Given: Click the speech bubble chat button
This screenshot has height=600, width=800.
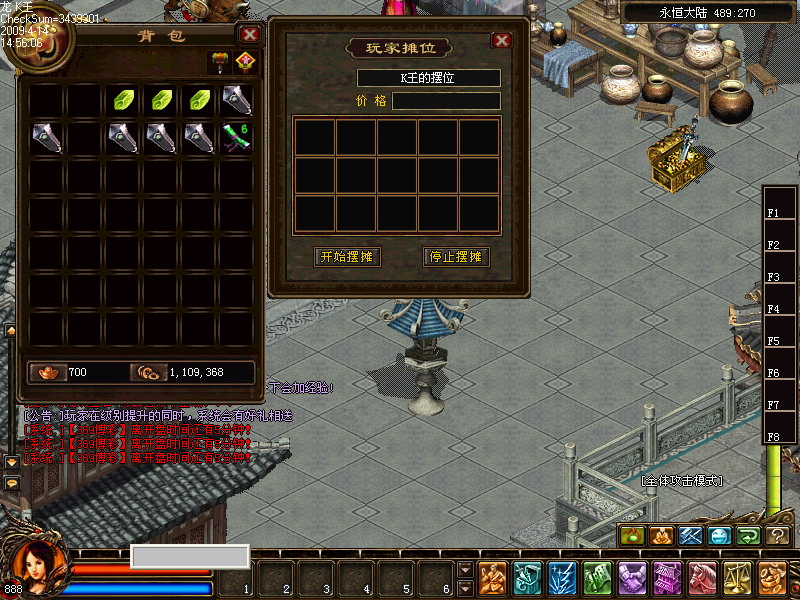Looking at the screenshot, I should pos(12,483).
